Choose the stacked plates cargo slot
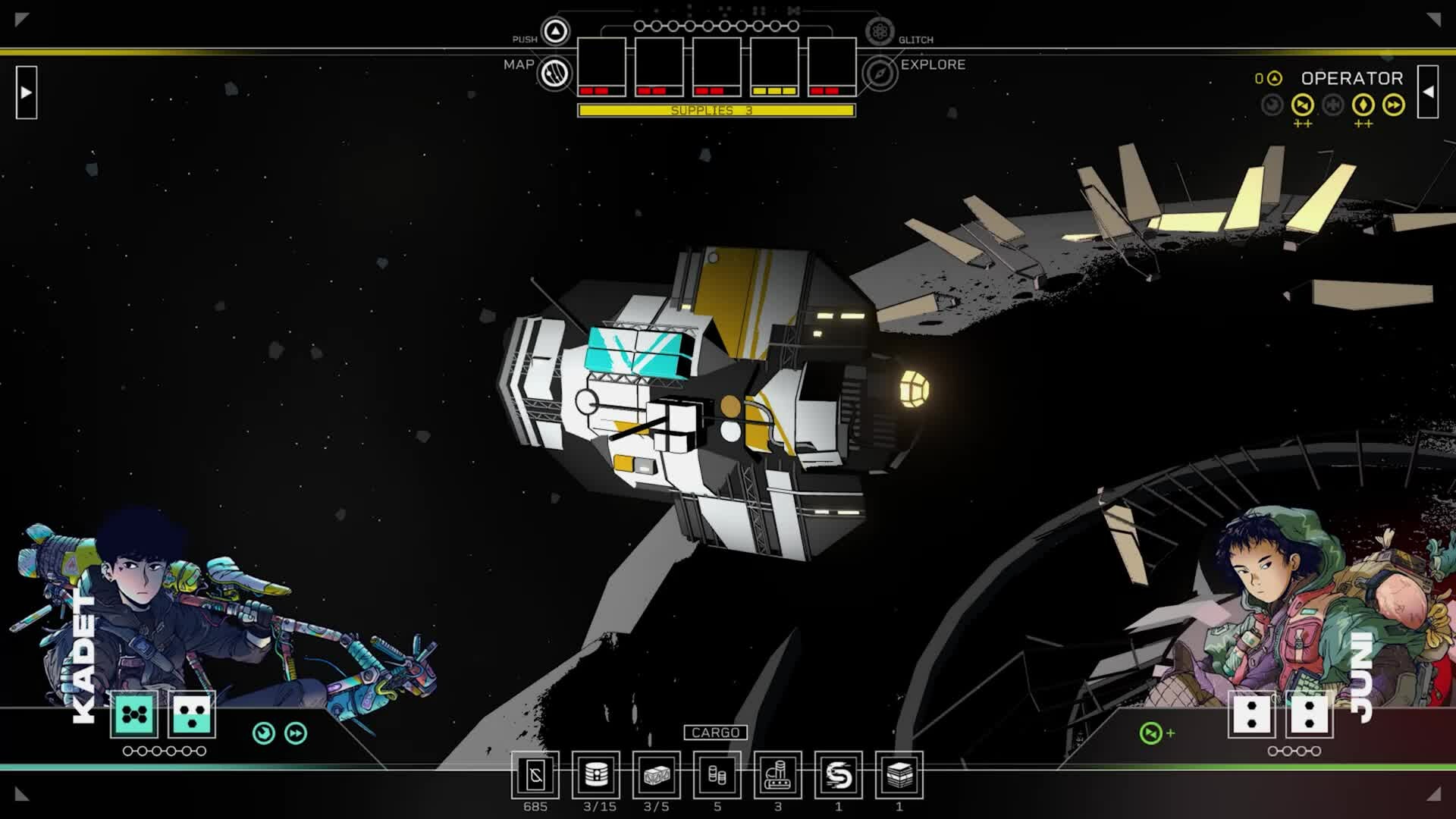This screenshot has height=819, width=1456. point(899,775)
